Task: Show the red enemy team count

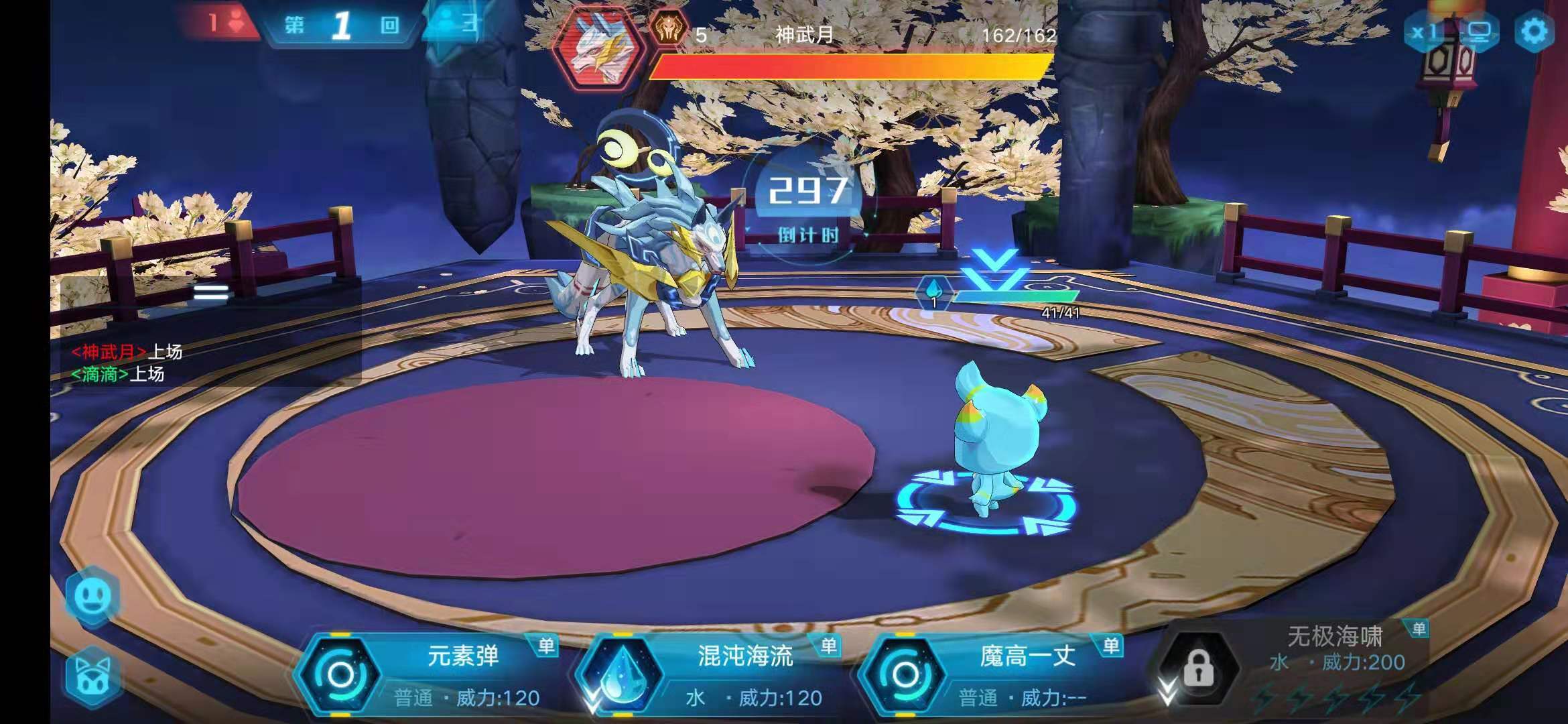Action: click(223, 24)
